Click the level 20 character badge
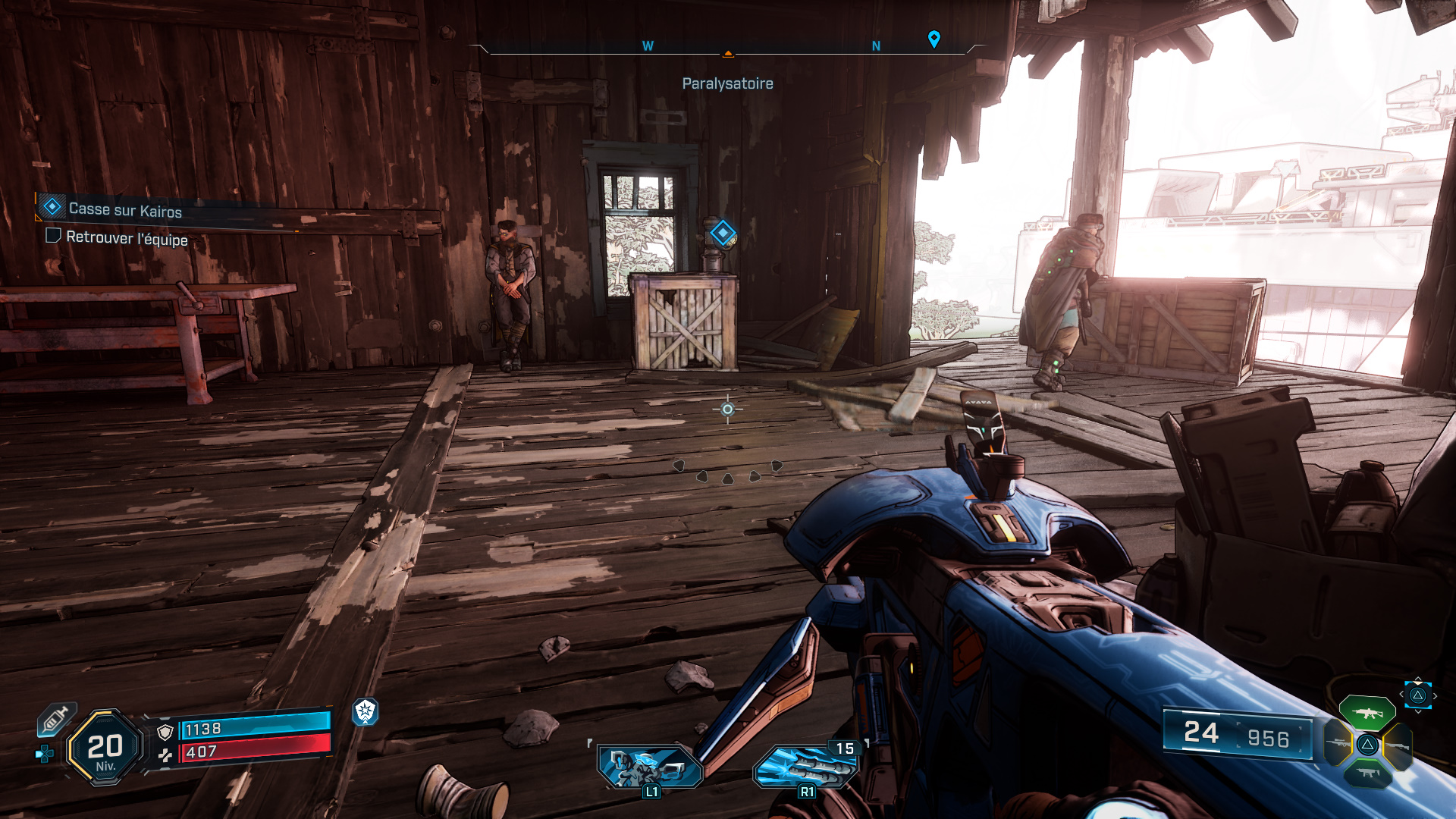Viewport: 1456px width, 819px height. coord(105,748)
